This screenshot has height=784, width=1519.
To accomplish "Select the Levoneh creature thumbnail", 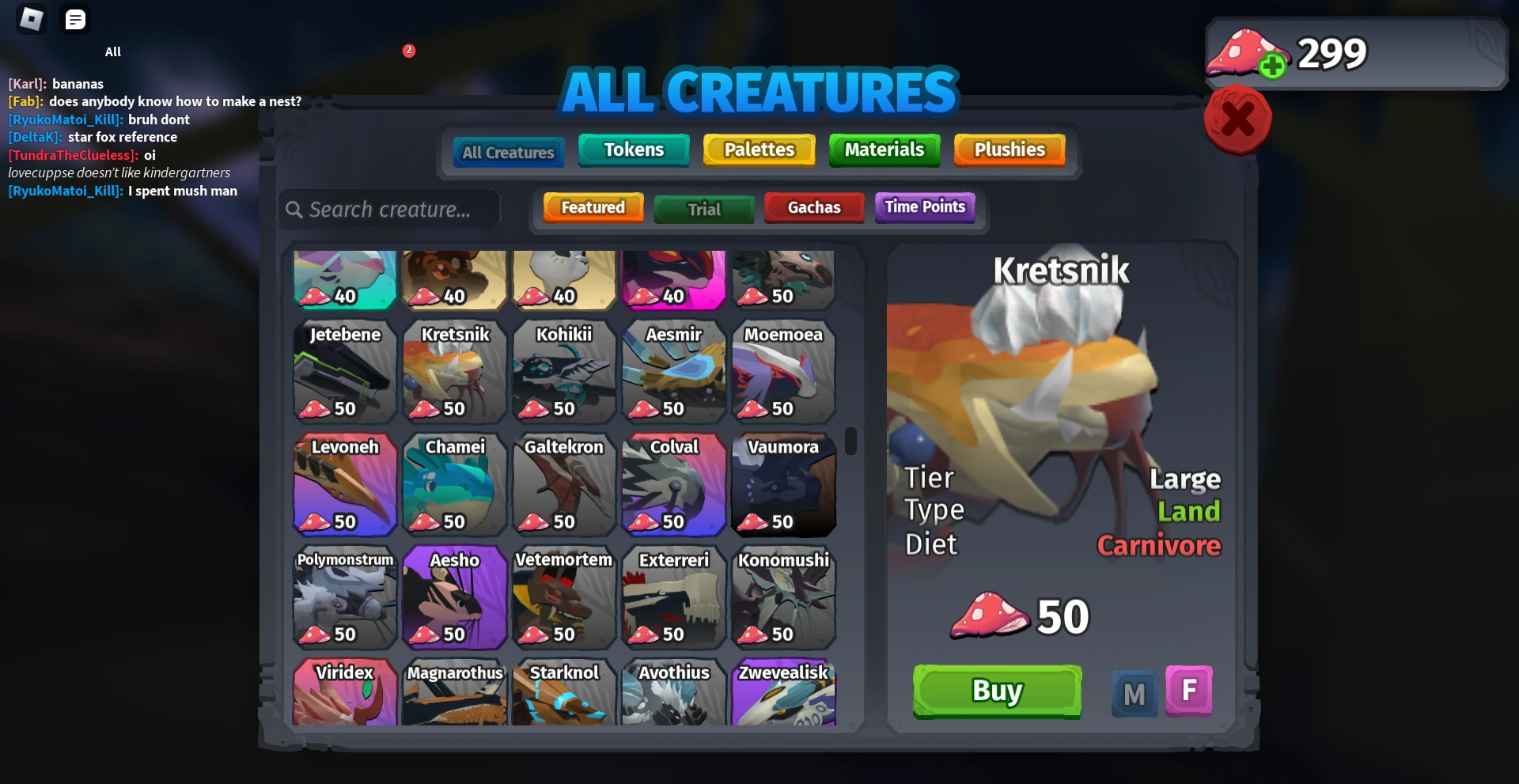I will click(x=345, y=484).
